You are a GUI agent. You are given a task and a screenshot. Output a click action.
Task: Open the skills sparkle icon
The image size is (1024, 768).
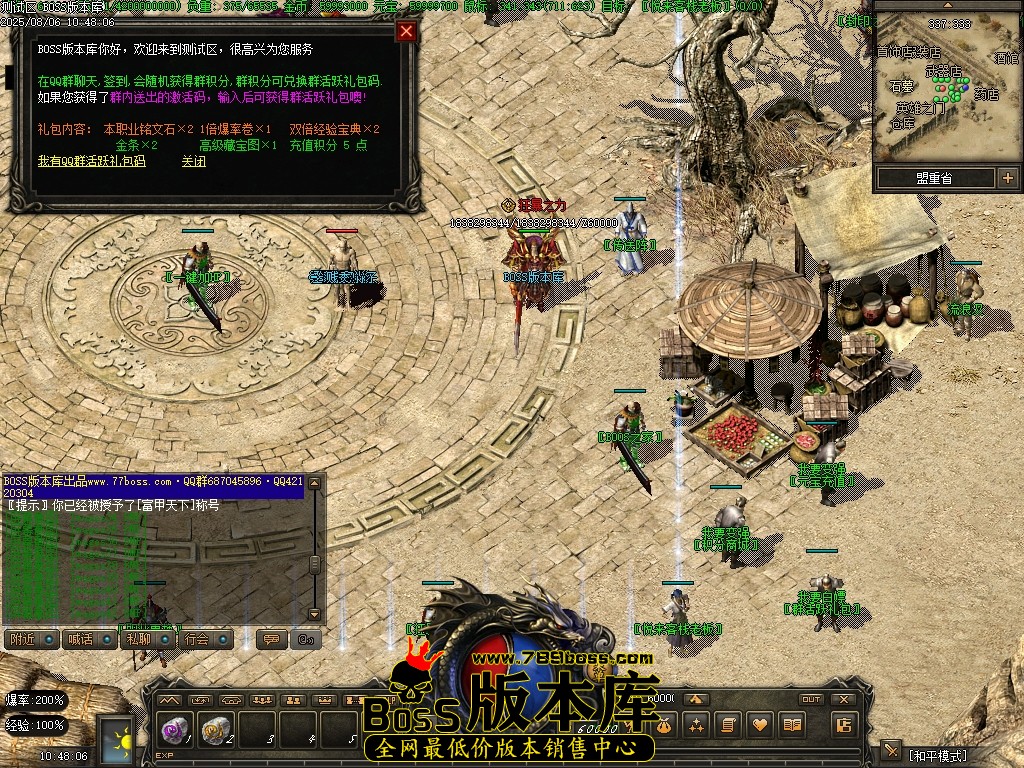[x=695, y=725]
